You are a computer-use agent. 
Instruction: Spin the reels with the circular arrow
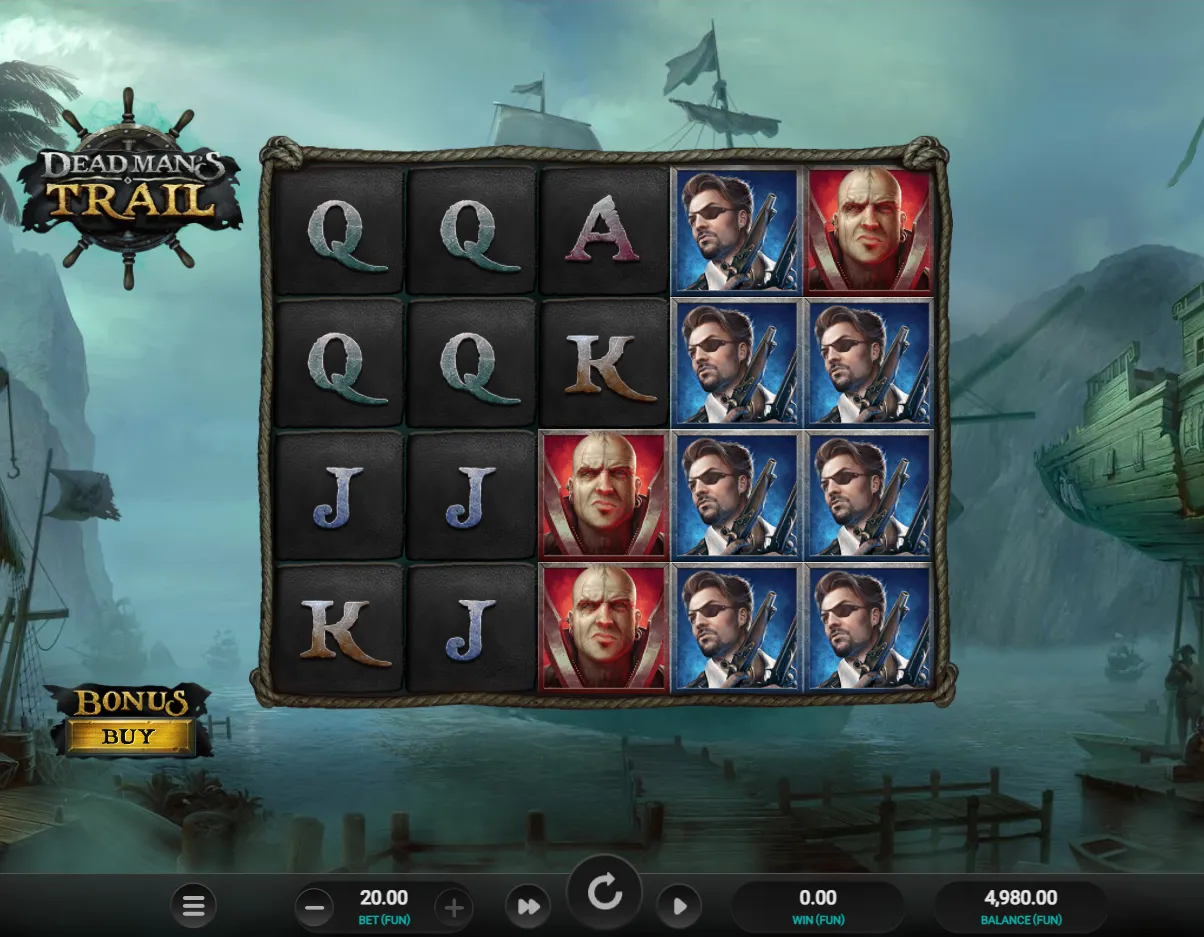(604, 893)
